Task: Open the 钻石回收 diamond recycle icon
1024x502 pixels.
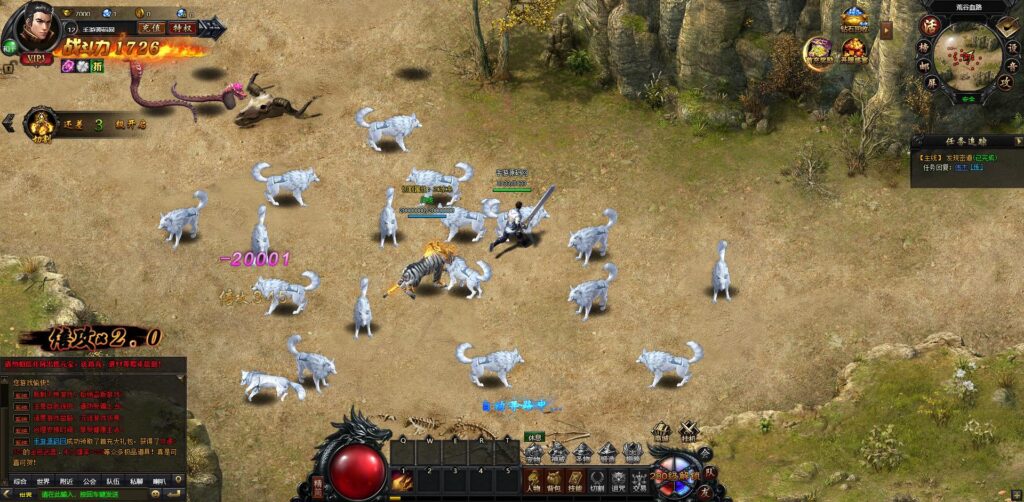Action: point(854,19)
